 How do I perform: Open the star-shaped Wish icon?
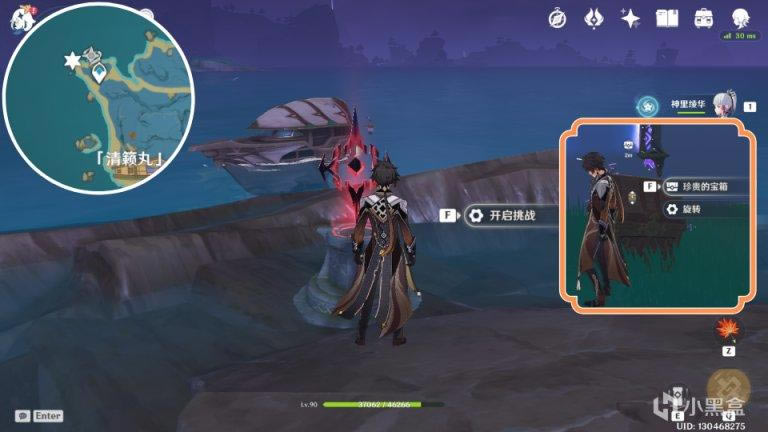pos(630,18)
